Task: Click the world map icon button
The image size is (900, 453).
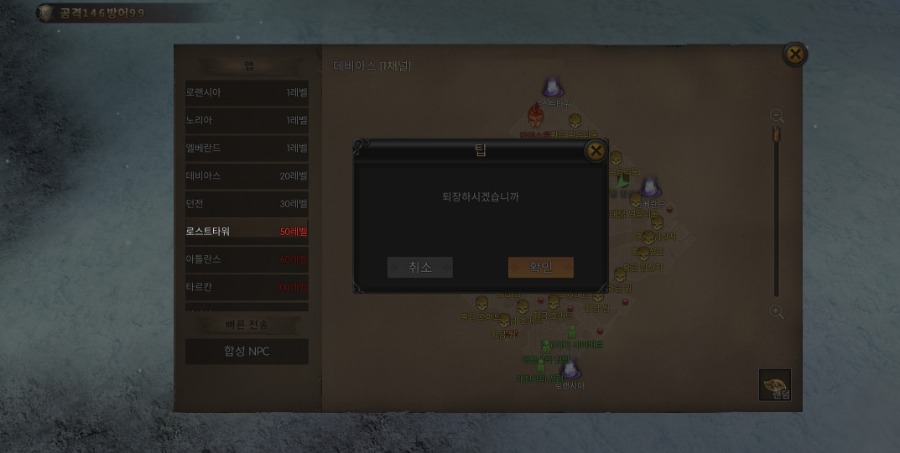Action: 774,385
